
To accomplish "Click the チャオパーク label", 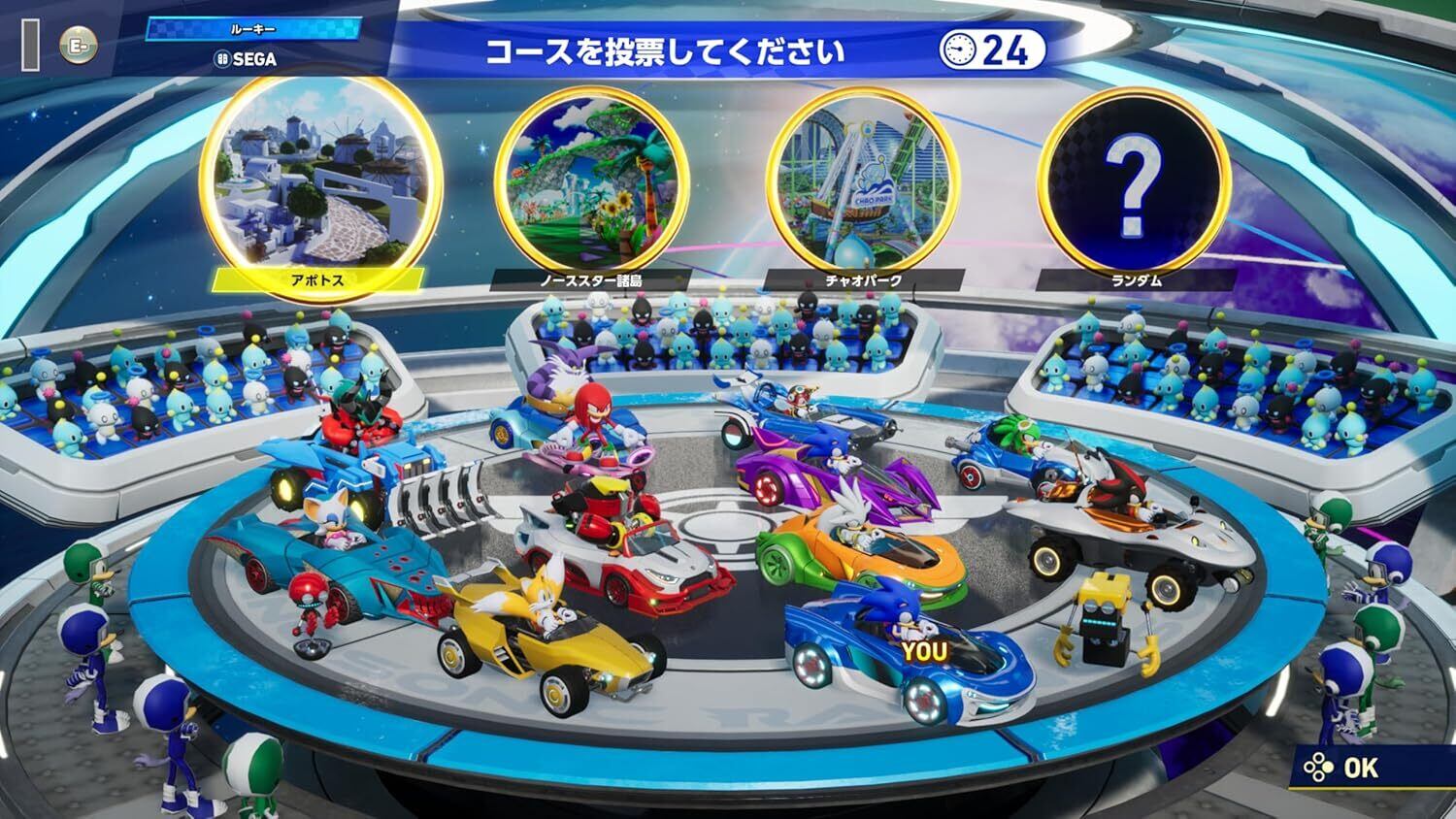I will (863, 280).
